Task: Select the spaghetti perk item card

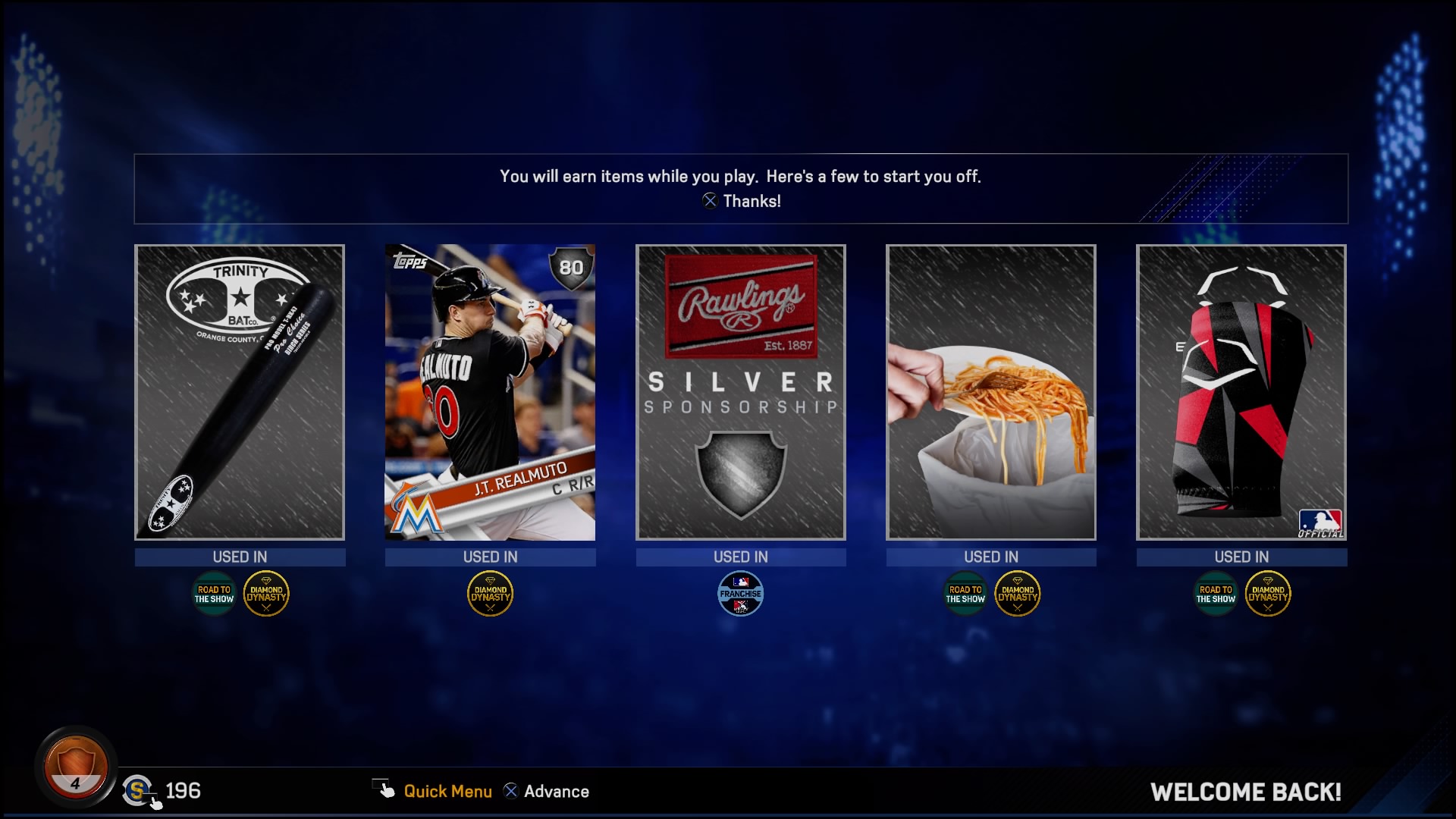Action: pos(991,392)
